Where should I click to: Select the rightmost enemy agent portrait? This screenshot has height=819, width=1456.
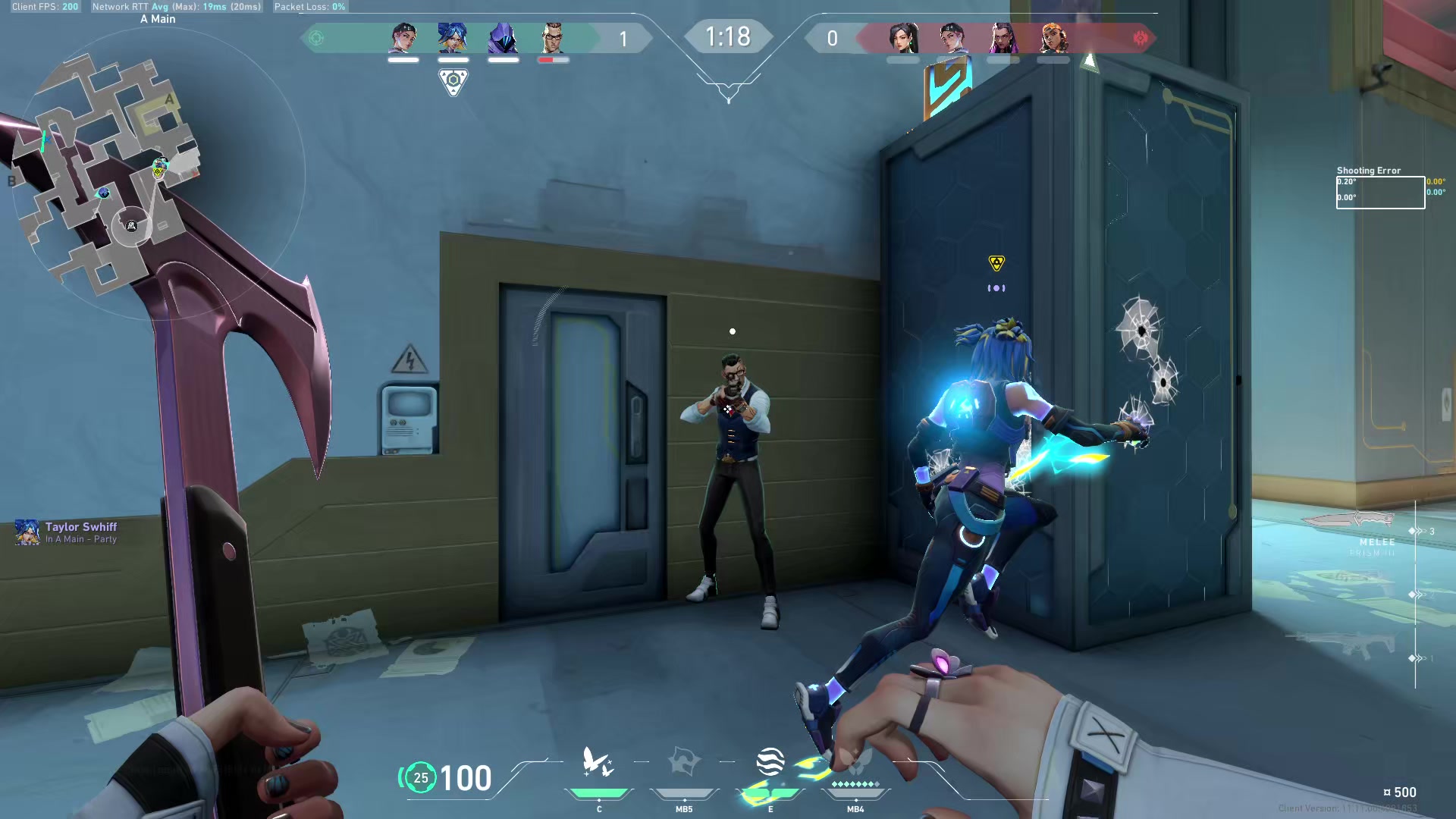point(1053,38)
